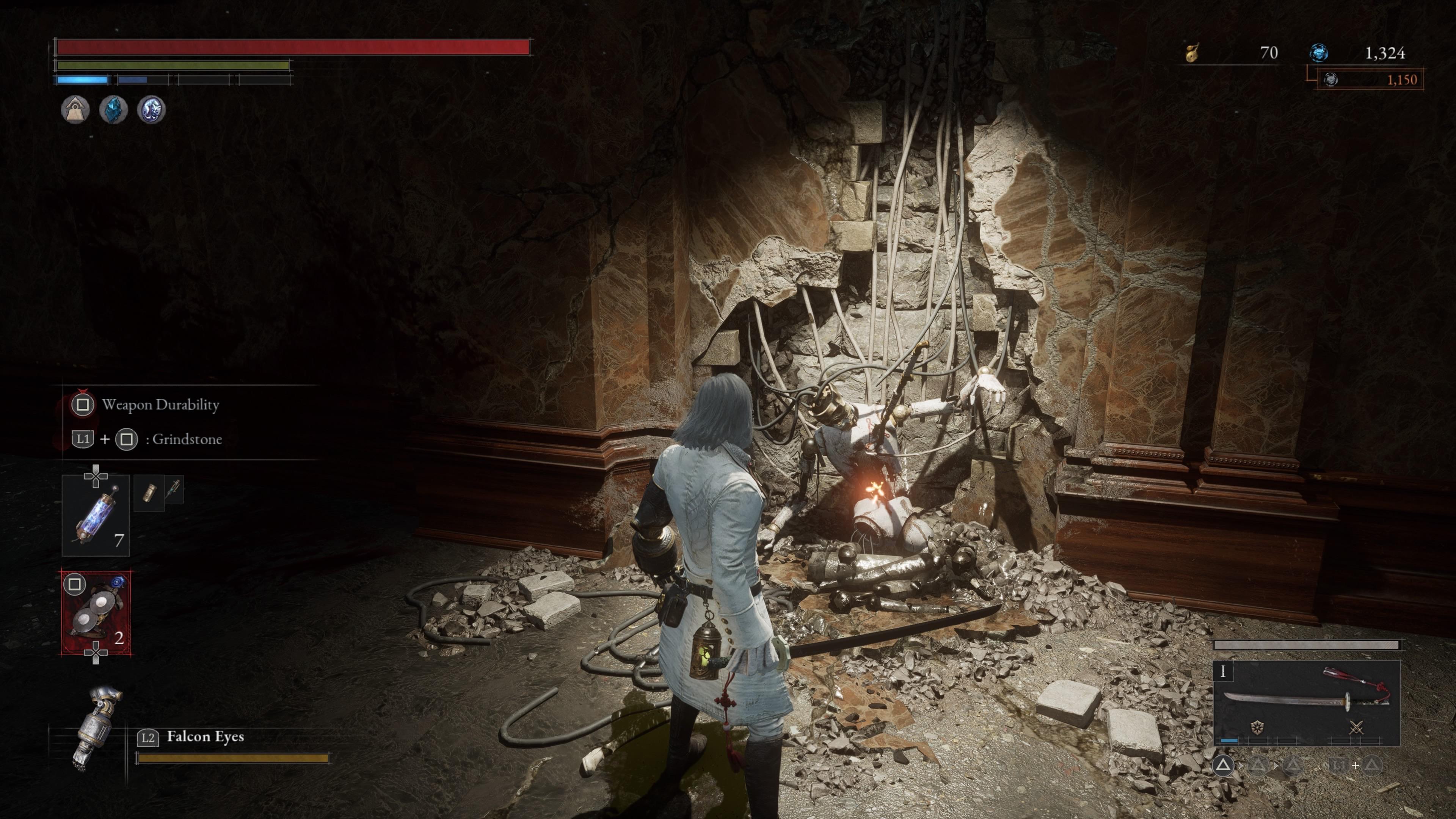Select the Pulse Cell belt slot

tap(96, 516)
